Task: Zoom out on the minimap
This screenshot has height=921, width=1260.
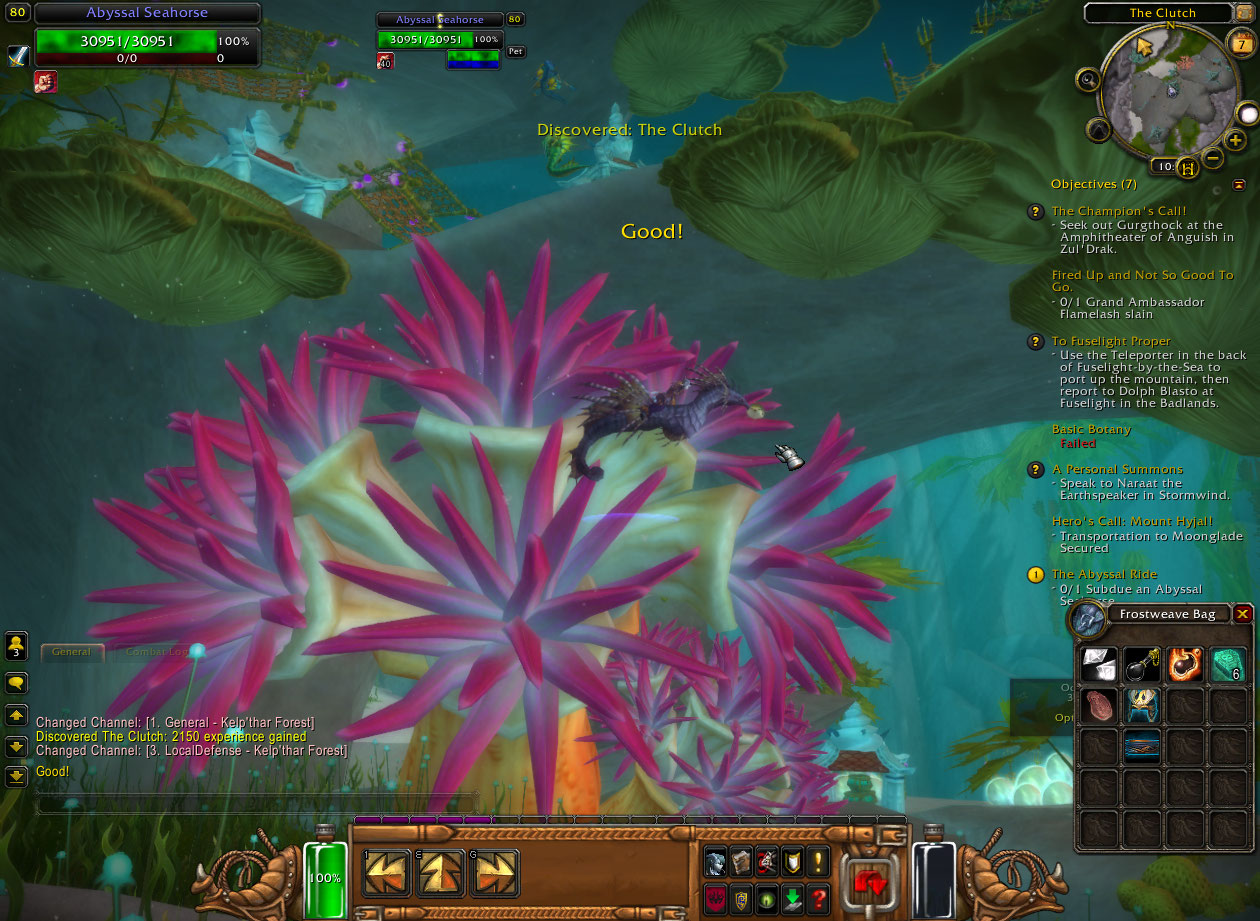Action: (1212, 158)
